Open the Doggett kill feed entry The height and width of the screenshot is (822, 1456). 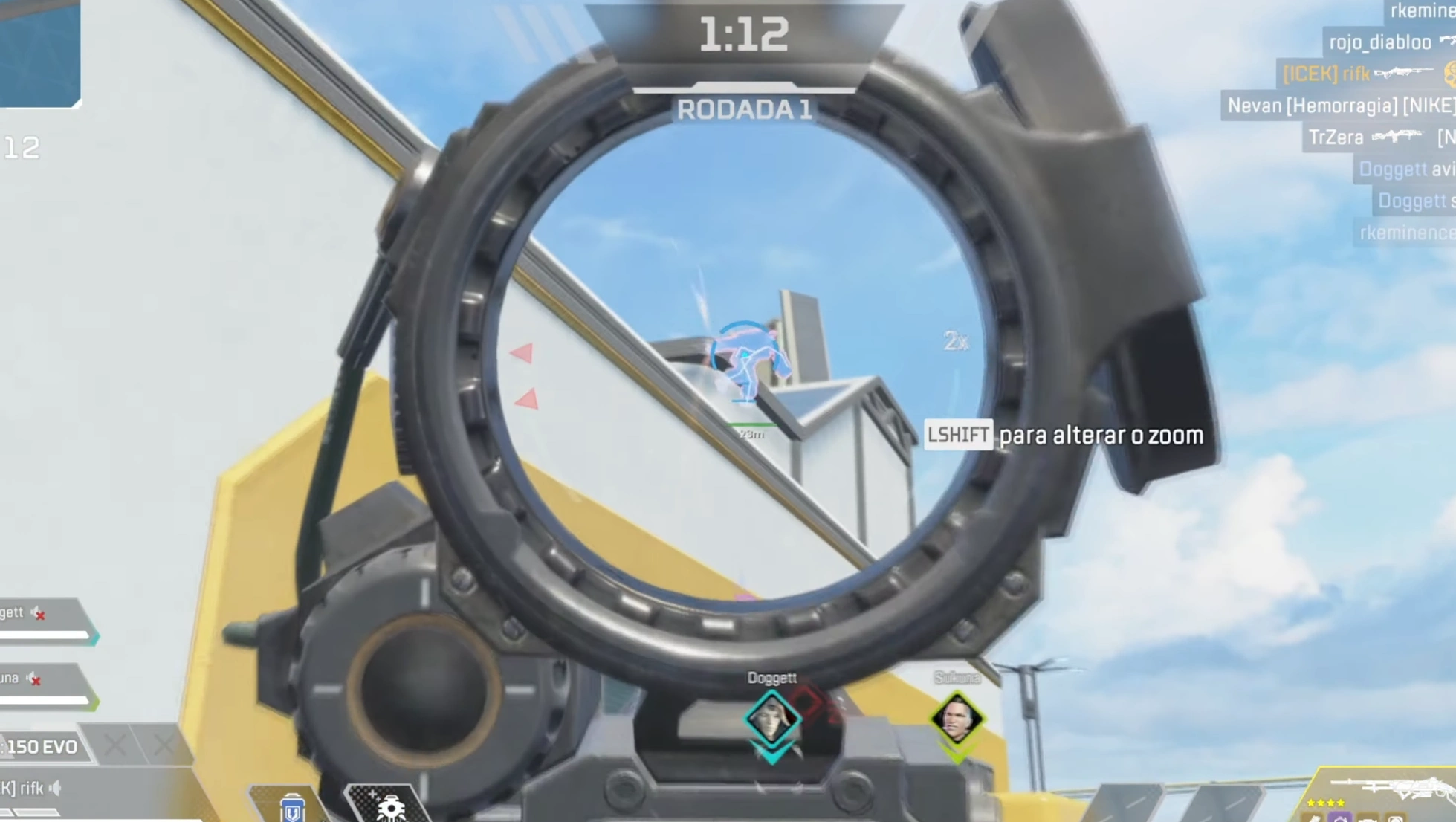click(1392, 169)
